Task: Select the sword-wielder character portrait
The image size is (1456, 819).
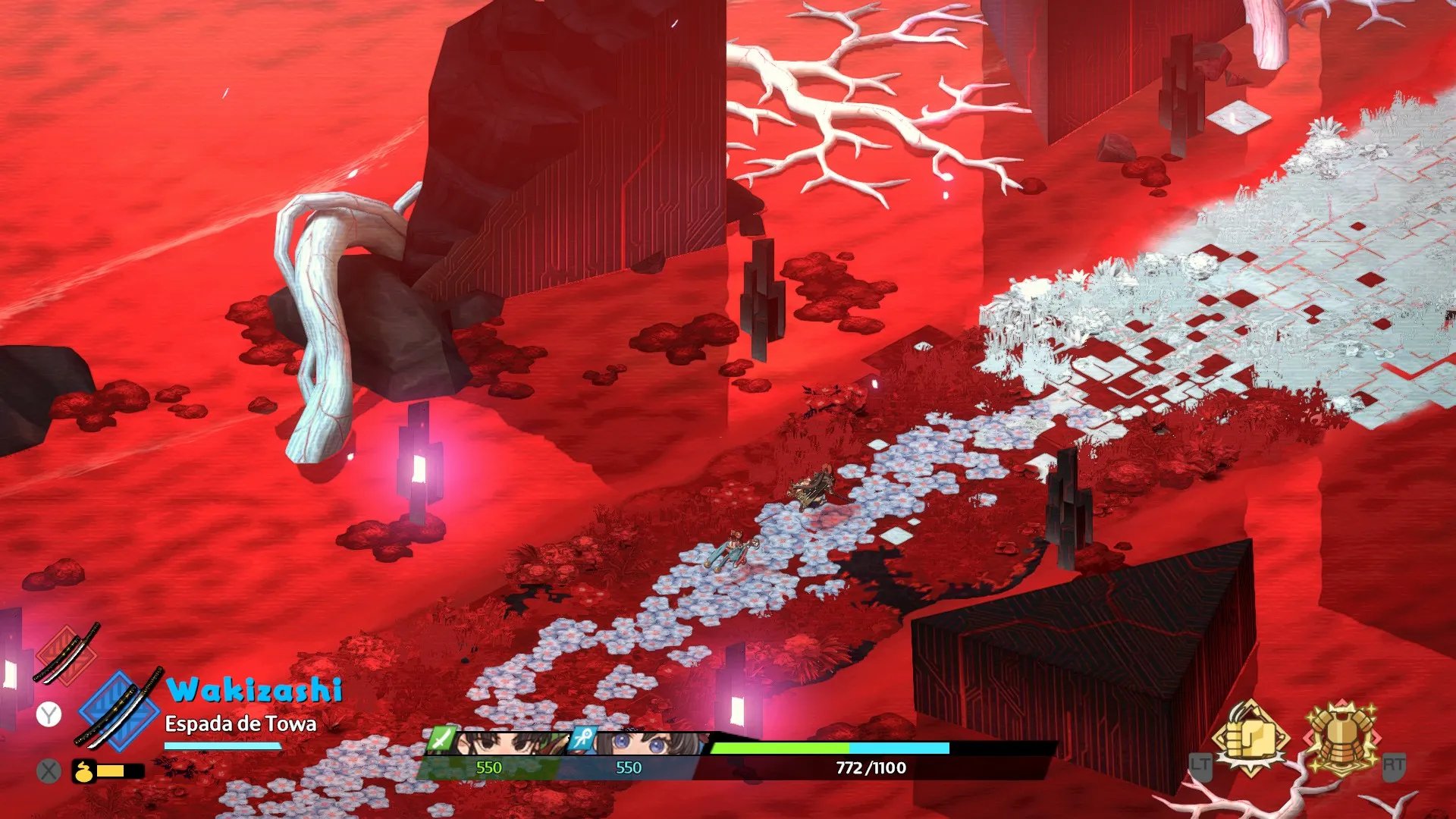Action: pyautogui.click(x=500, y=743)
